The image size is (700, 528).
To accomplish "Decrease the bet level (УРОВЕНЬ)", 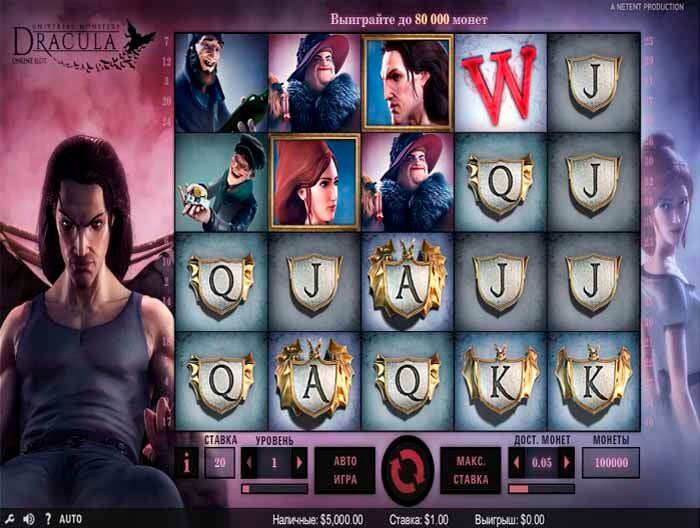I will (x=248, y=463).
